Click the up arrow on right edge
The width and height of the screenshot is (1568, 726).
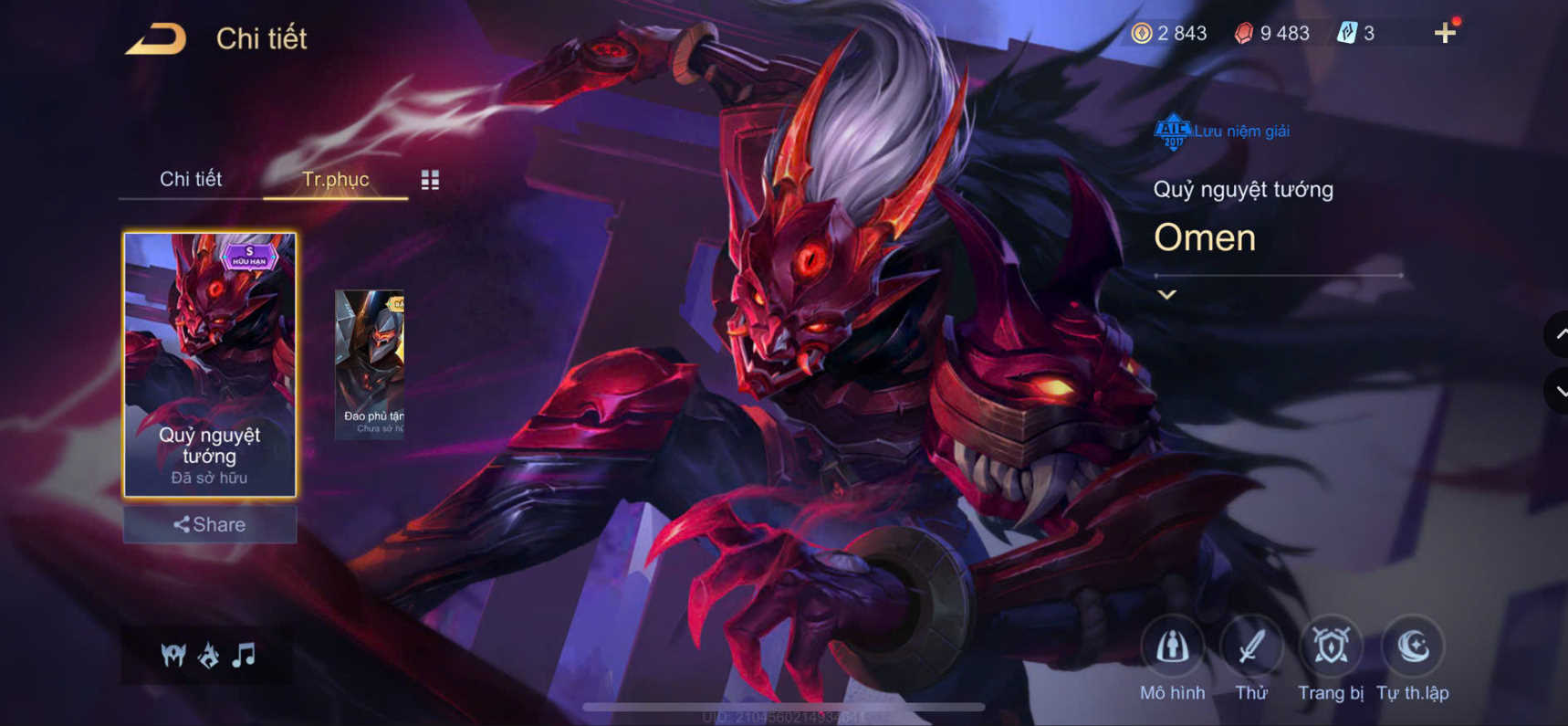coord(1556,336)
